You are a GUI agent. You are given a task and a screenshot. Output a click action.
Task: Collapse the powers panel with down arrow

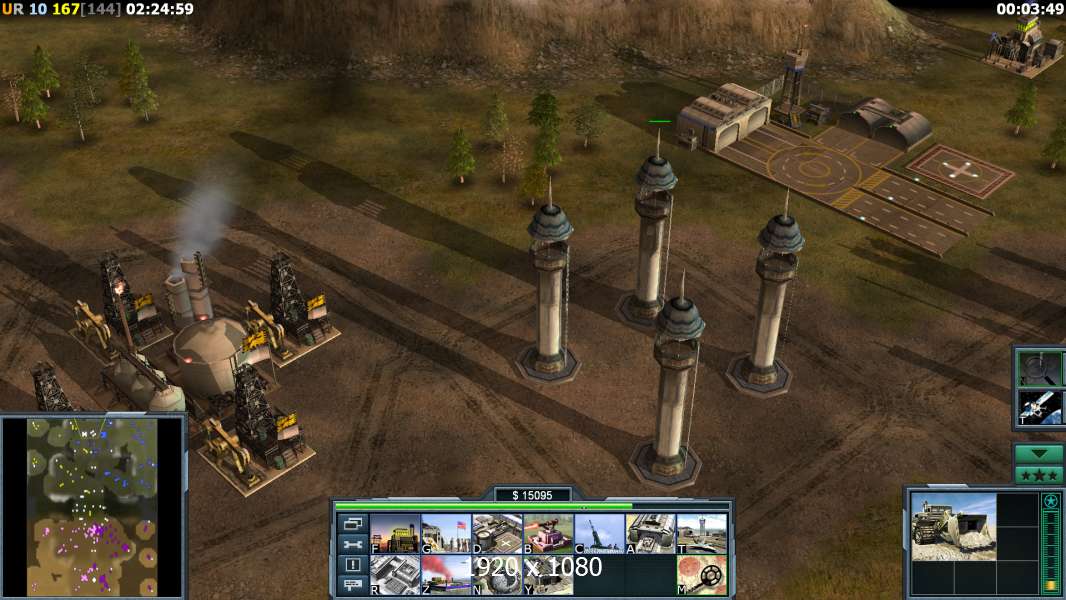1039,454
